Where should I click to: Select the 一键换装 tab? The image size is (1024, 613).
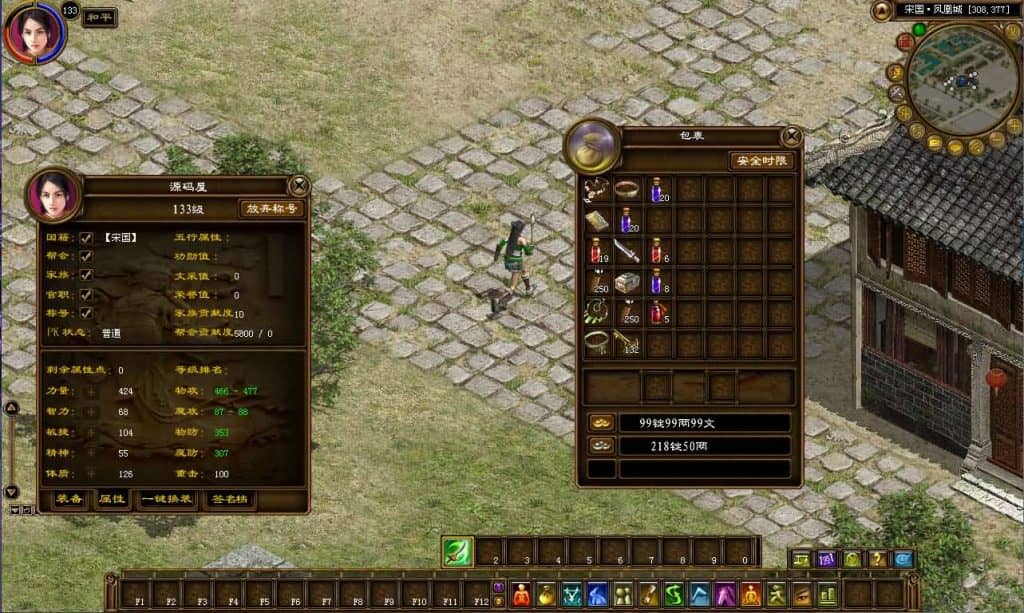tap(167, 499)
